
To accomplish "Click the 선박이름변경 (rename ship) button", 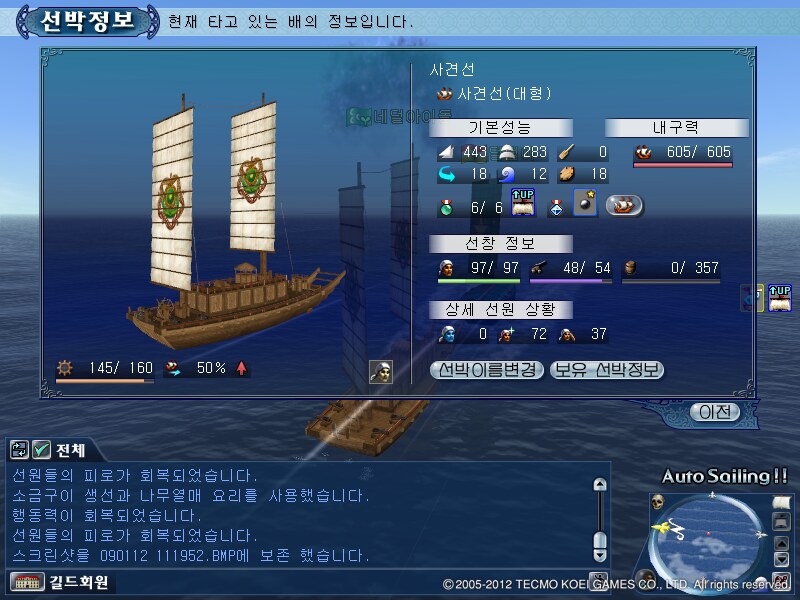I will point(487,370).
